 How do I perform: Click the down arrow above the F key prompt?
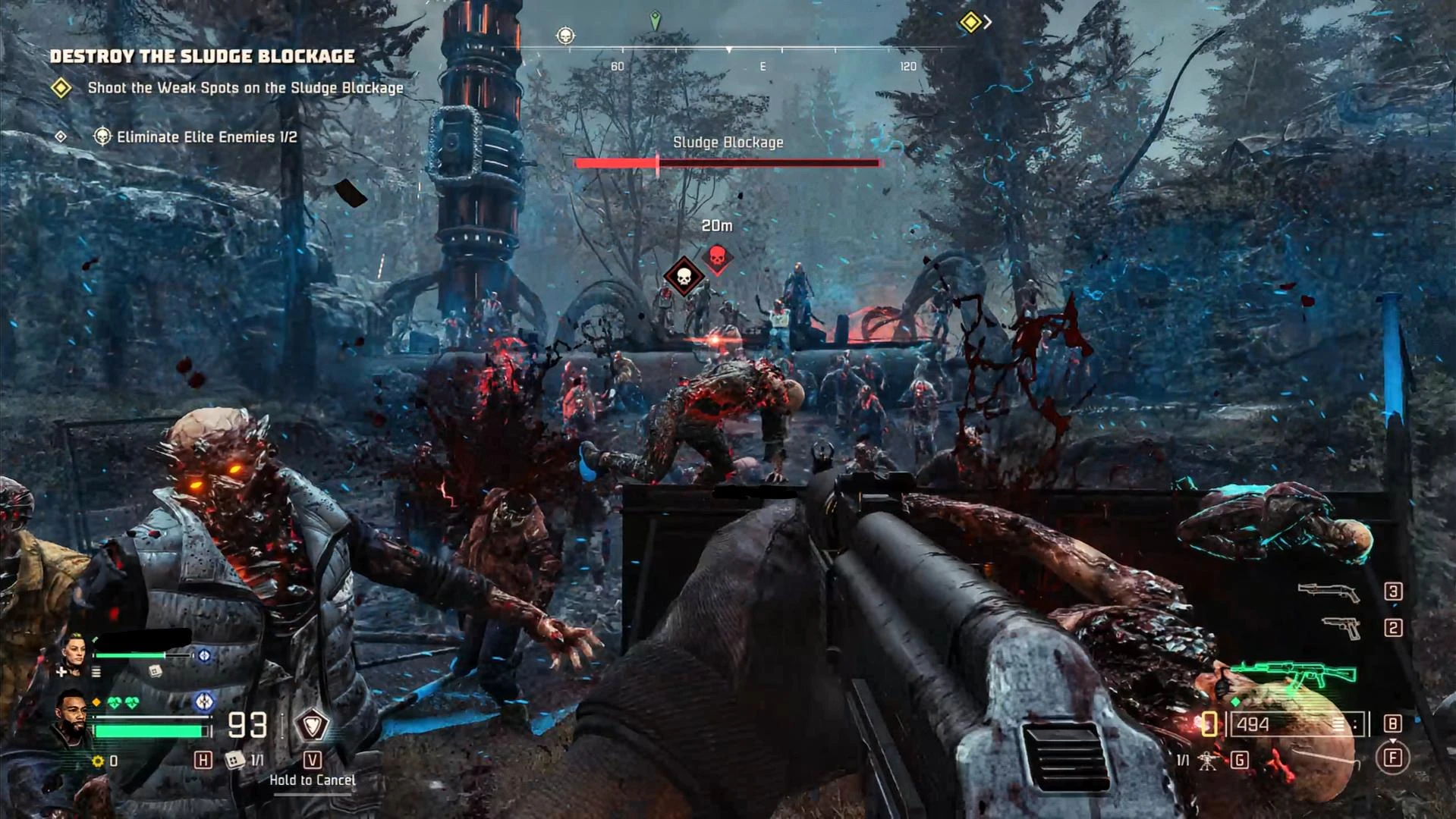(1393, 740)
